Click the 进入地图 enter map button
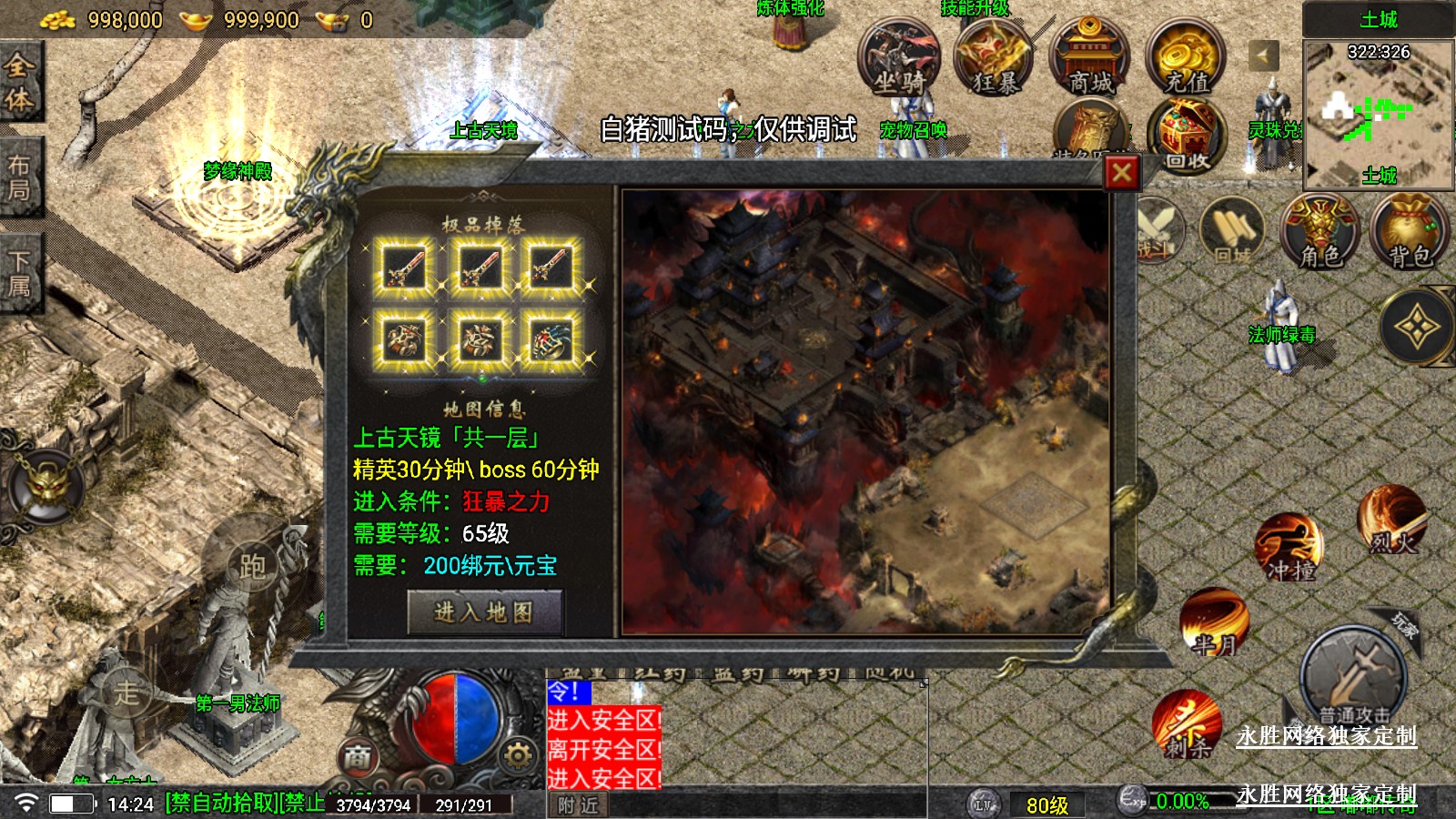 [x=484, y=612]
